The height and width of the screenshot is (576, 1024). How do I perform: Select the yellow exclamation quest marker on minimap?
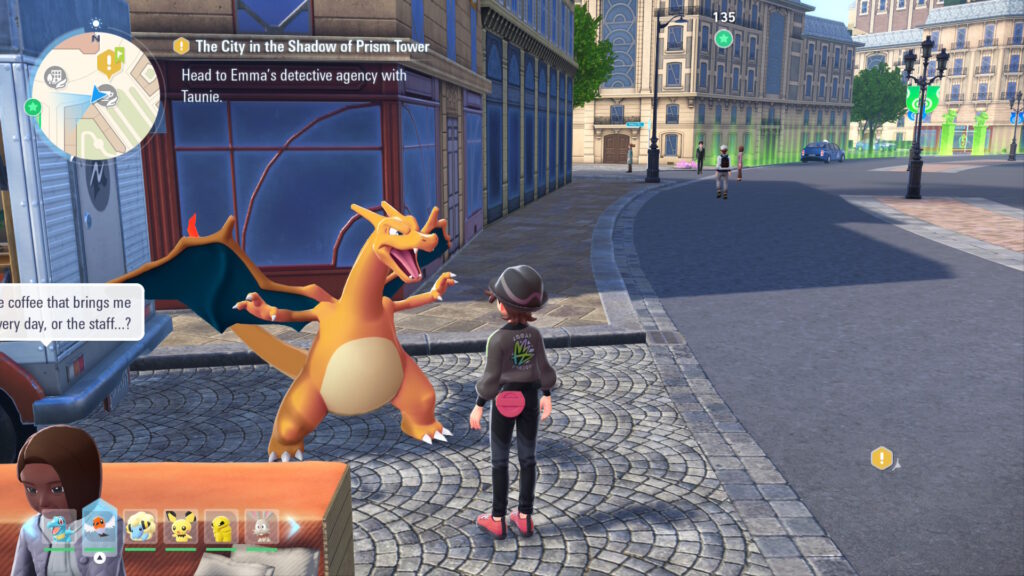(107, 63)
